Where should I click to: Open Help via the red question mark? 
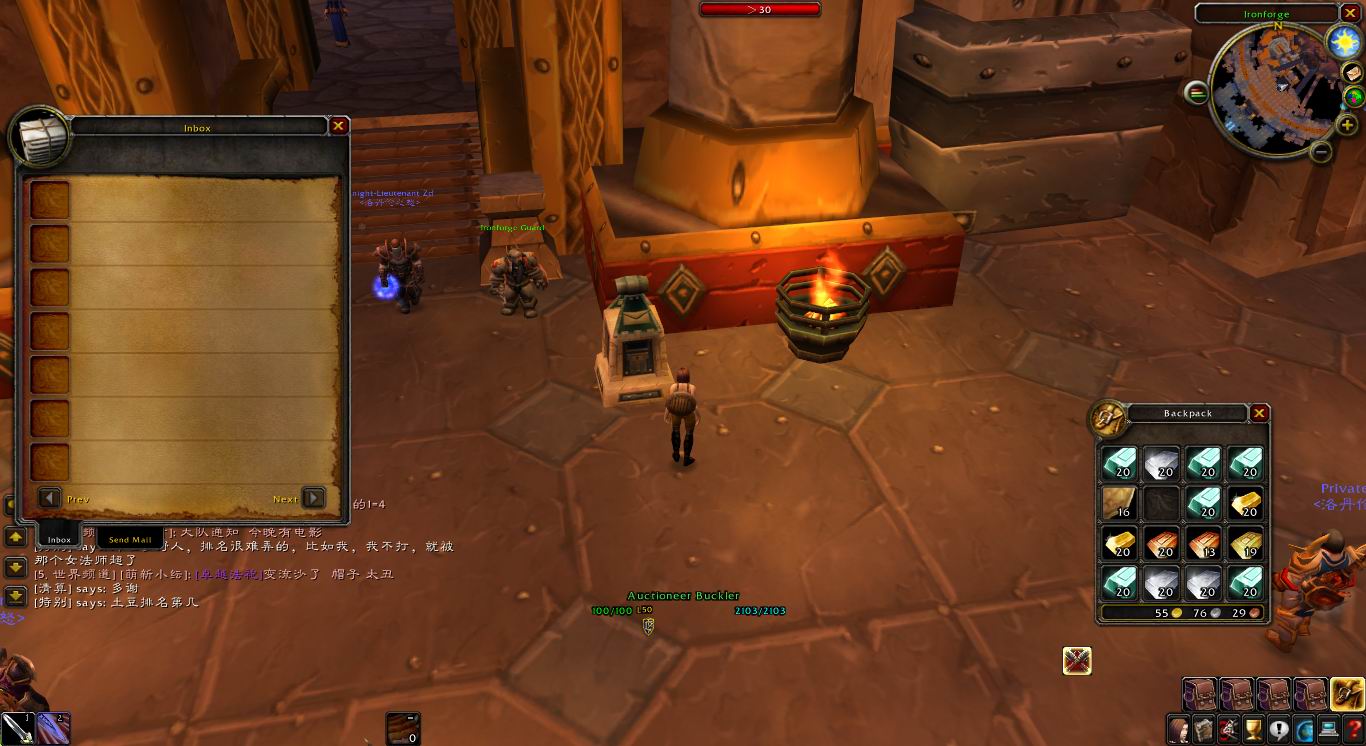[1352, 729]
